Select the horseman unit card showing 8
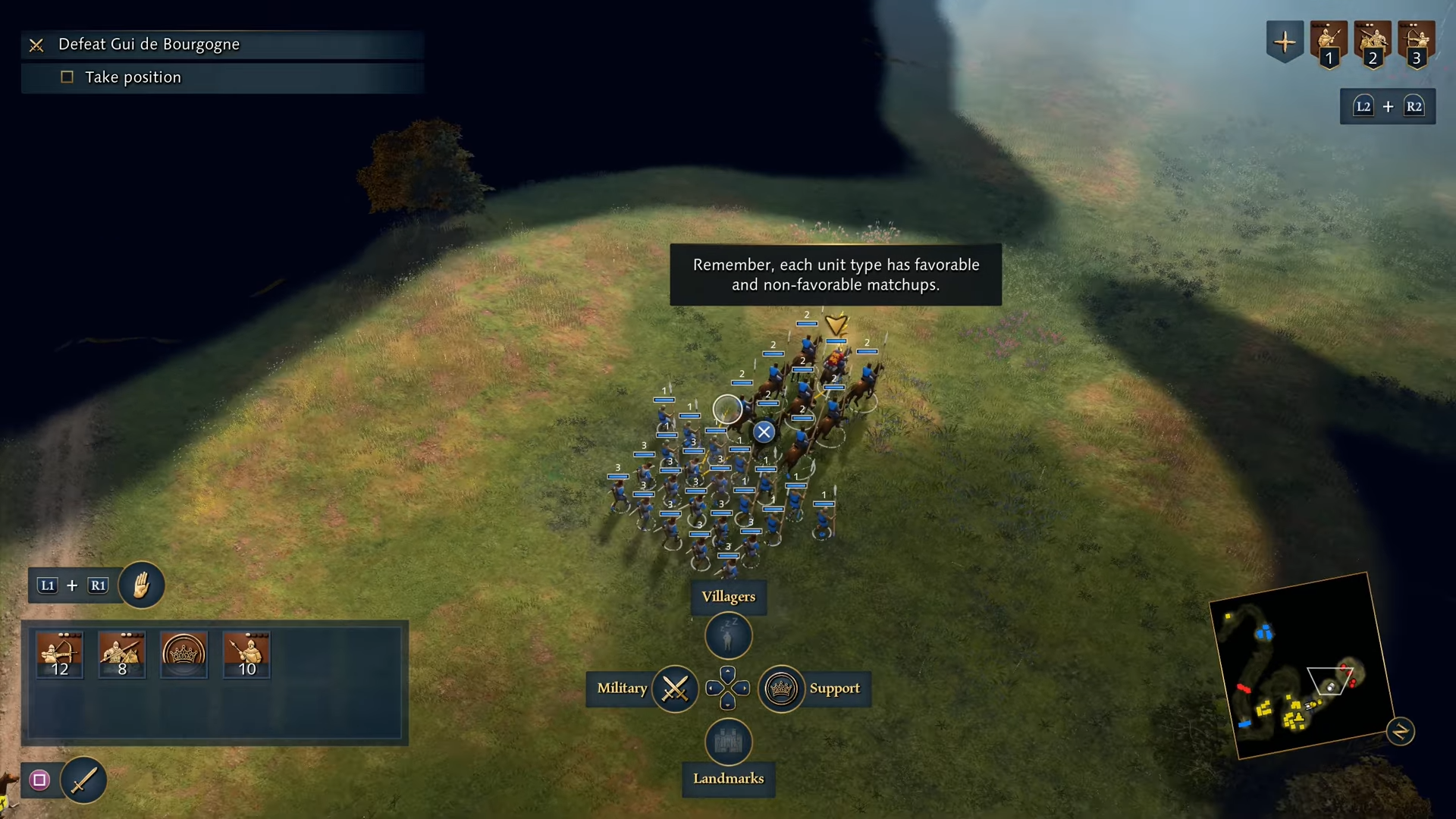Screen dimensions: 1456x819 121,654
